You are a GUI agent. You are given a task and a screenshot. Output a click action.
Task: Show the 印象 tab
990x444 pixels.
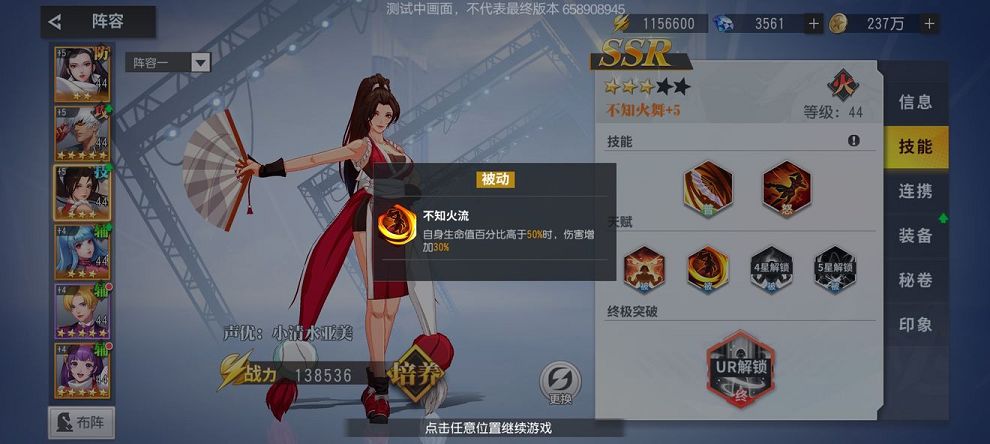915,325
